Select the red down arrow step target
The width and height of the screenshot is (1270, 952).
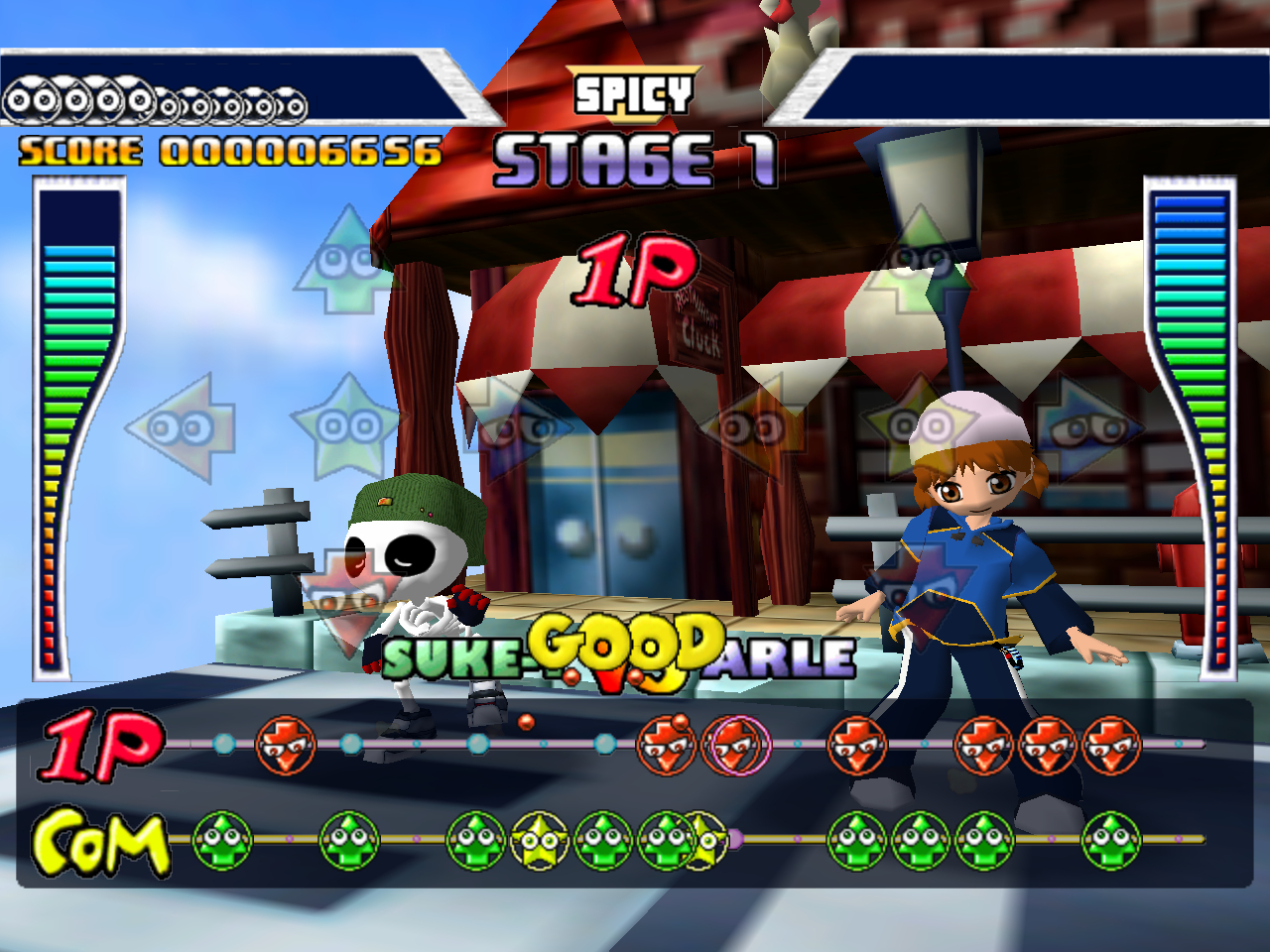(343, 598)
